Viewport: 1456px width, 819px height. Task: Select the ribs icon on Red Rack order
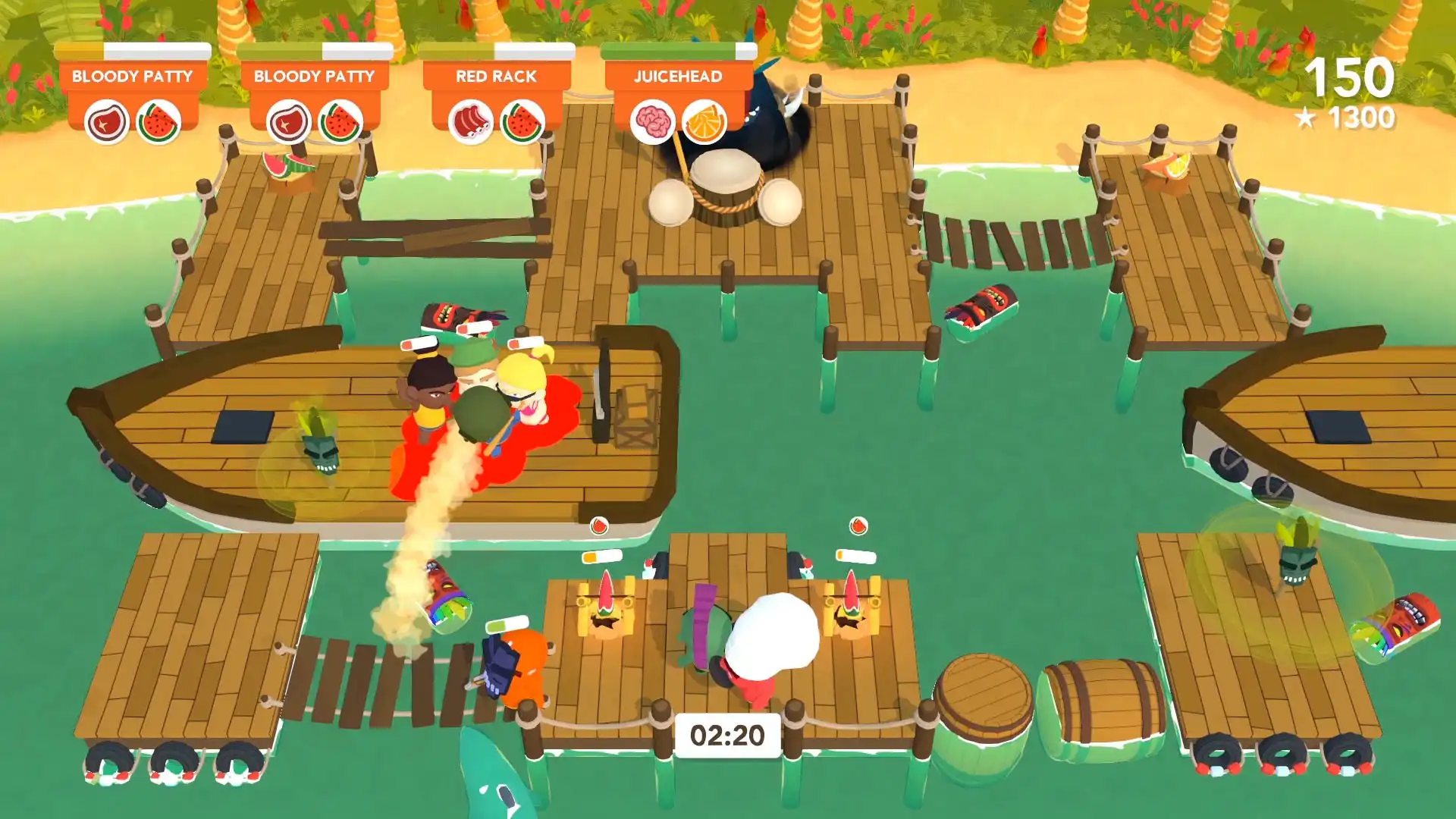(470, 120)
